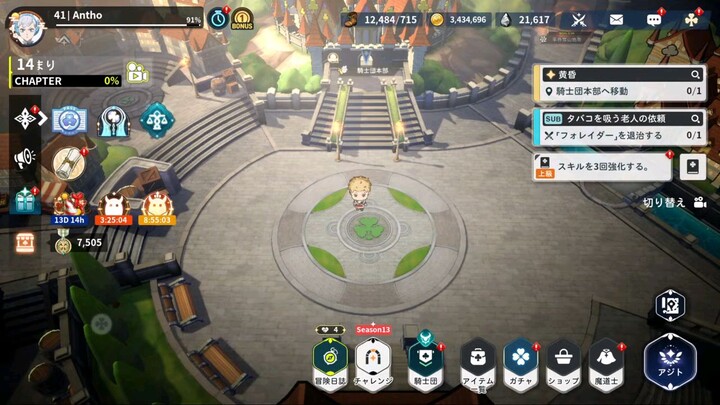
Task: Open 冒険日誌 adventure journal
Action: (329, 361)
